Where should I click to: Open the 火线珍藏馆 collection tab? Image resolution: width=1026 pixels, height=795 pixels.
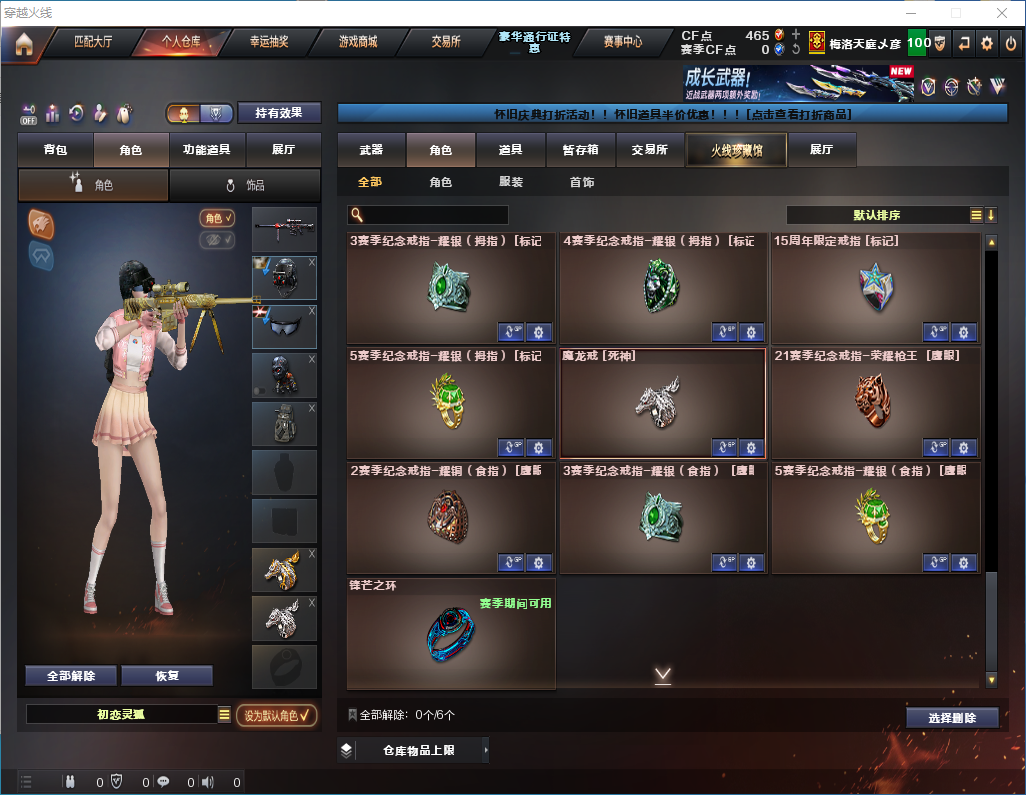tap(735, 150)
